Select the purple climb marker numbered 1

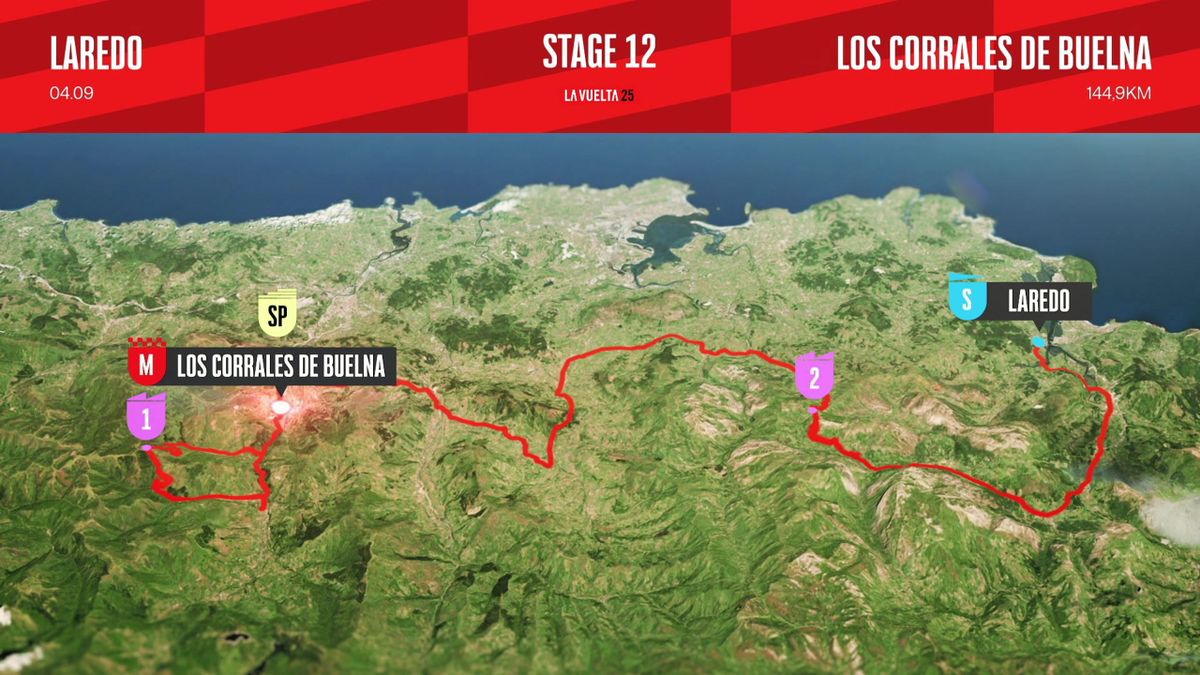coord(146,417)
